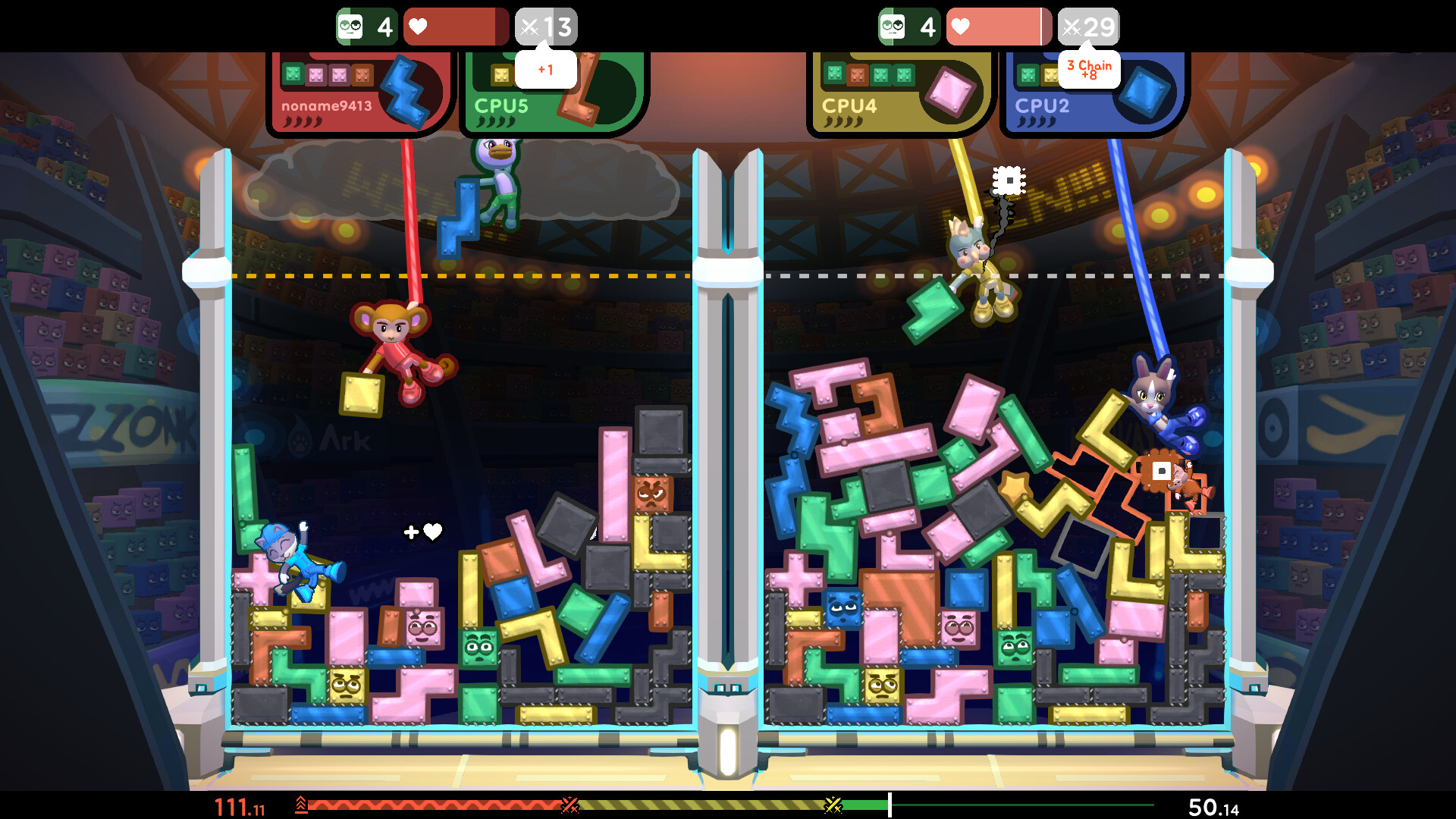Click the red team health bar at top left
The height and width of the screenshot is (819, 1456).
455,27
